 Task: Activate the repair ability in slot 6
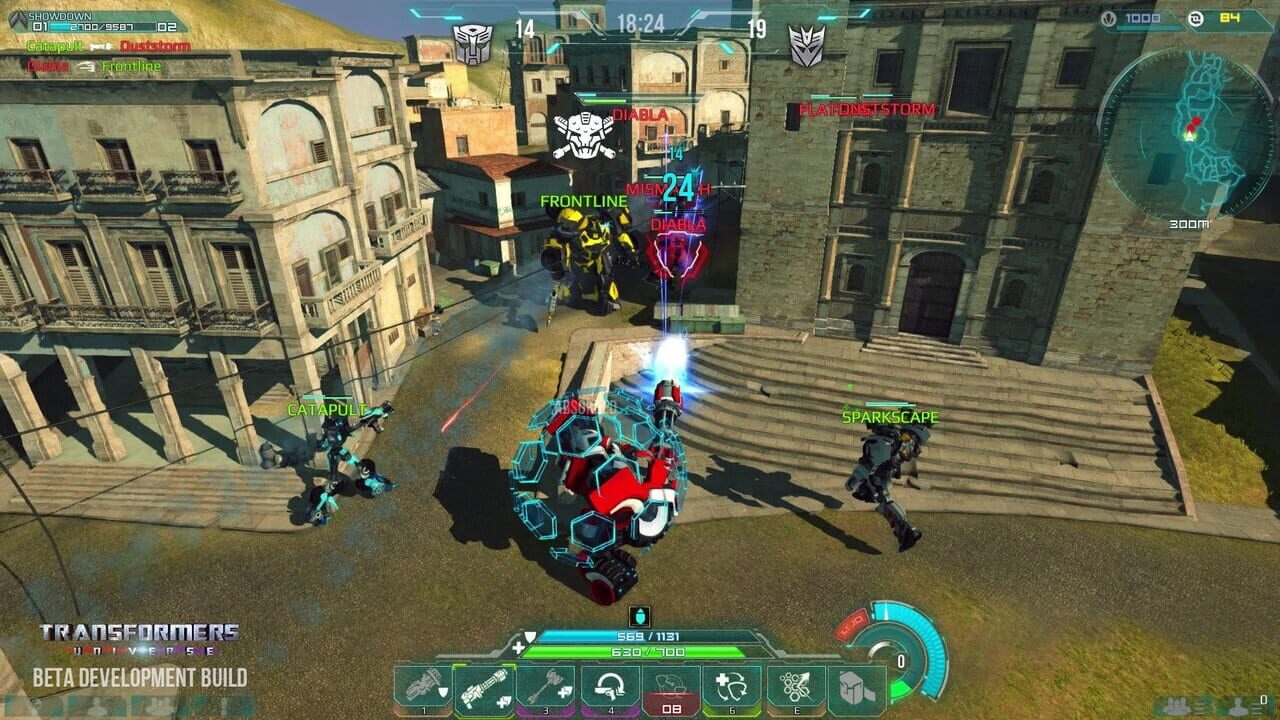tap(730, 688)
